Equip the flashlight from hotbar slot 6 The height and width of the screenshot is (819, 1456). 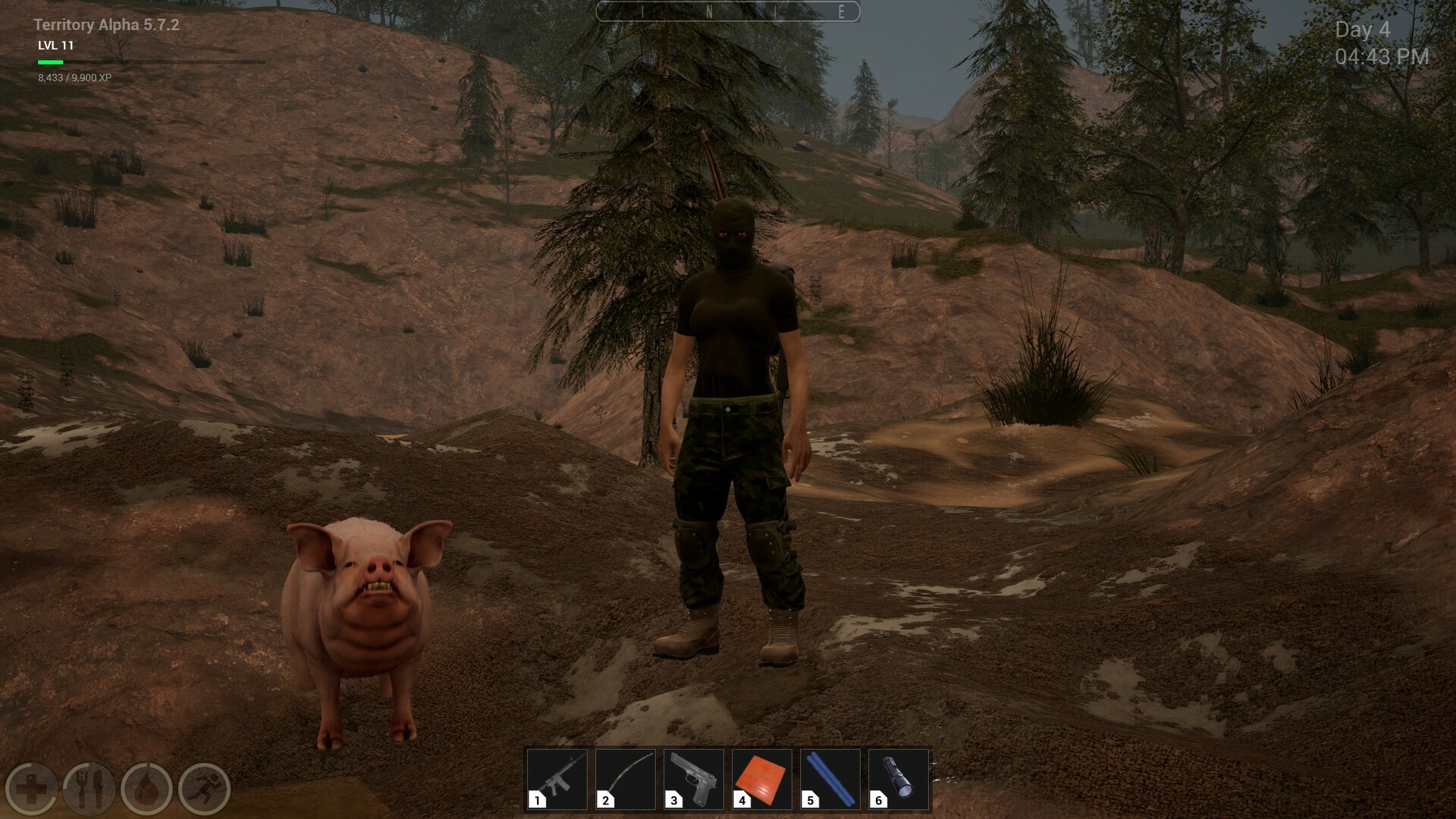pyautogui.click(x=896, y=780)
